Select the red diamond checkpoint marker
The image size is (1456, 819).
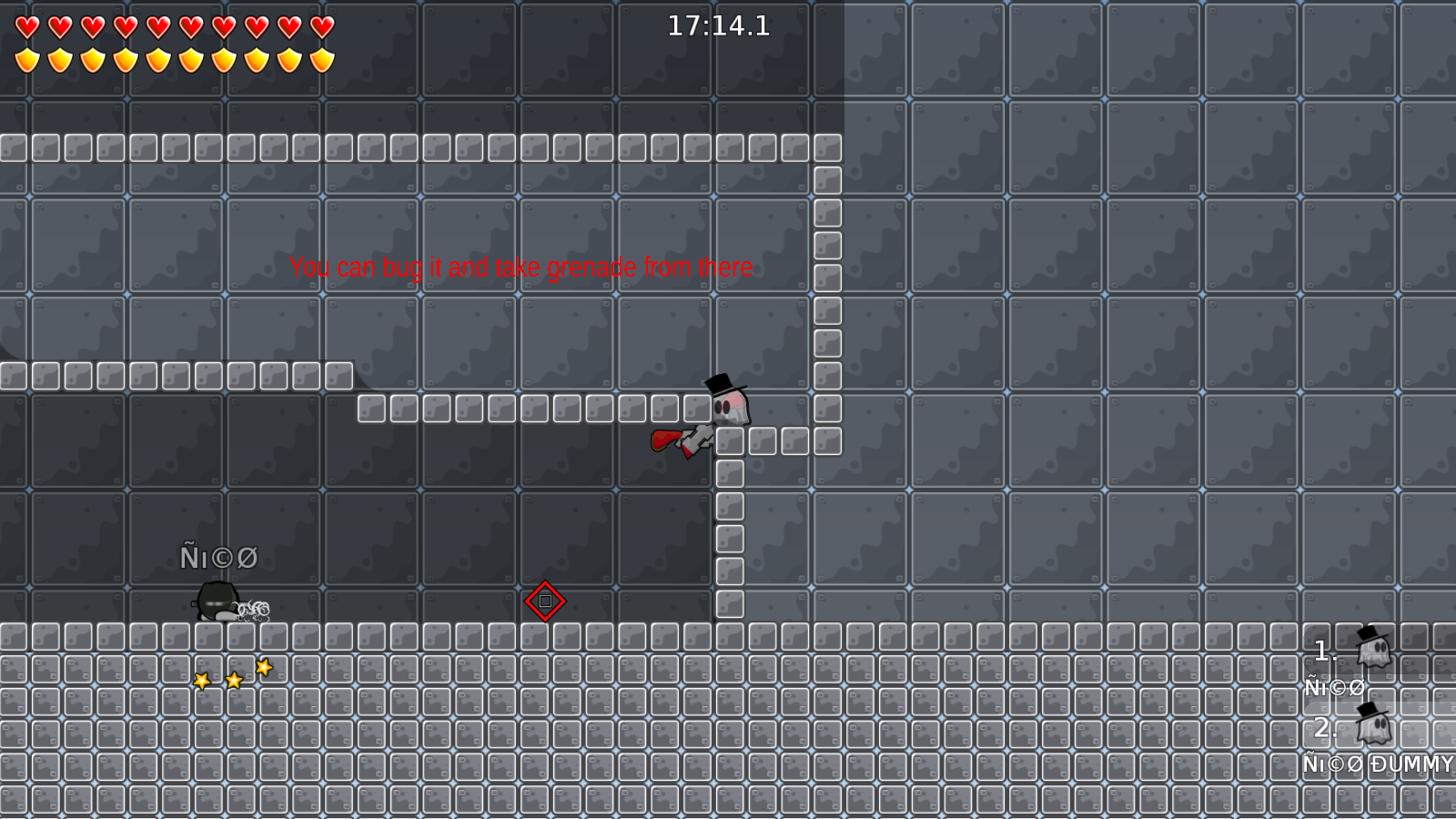(x=544, y=601)
